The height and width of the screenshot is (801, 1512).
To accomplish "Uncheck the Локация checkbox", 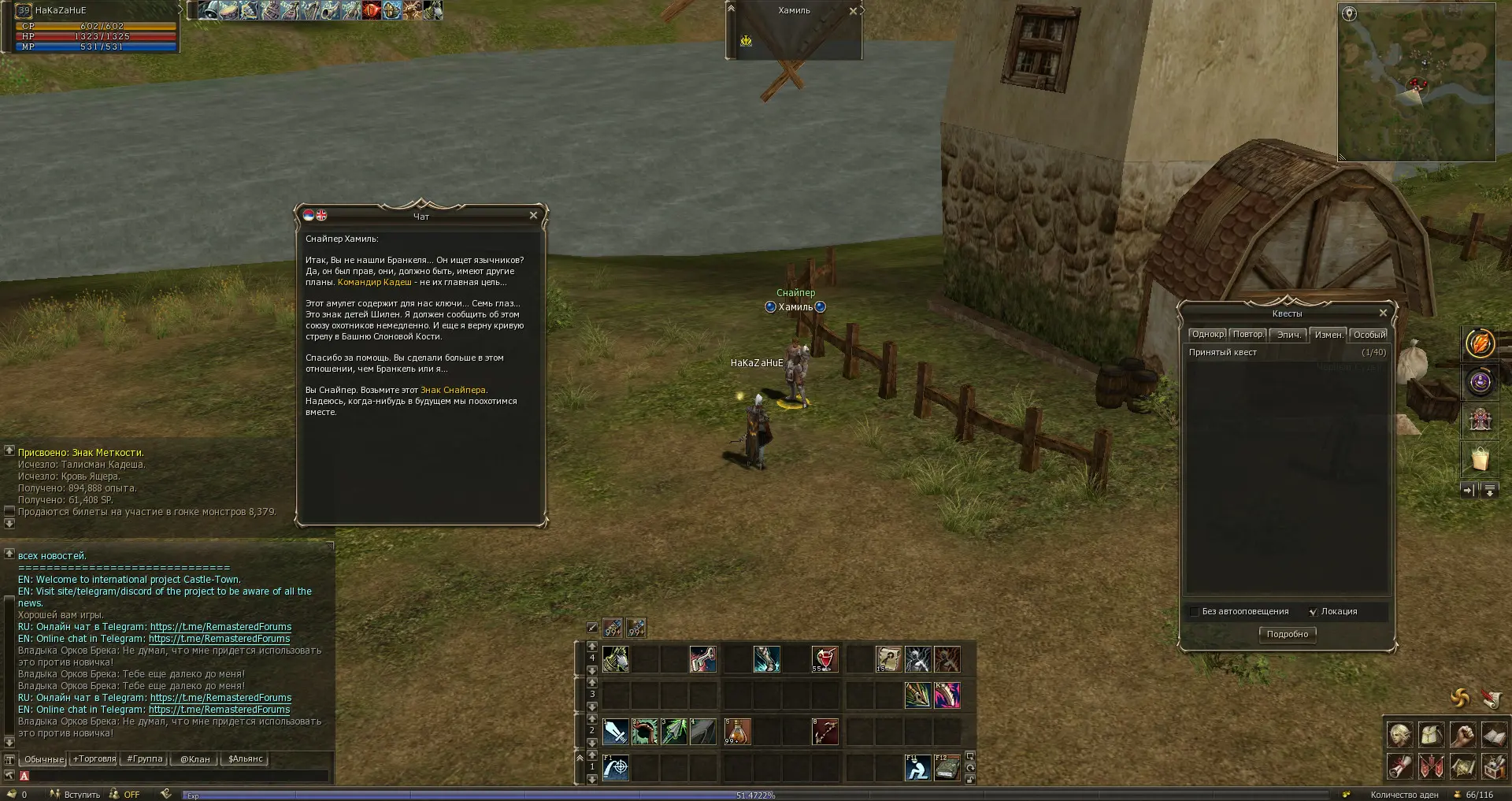I will tap(1313, 612).
